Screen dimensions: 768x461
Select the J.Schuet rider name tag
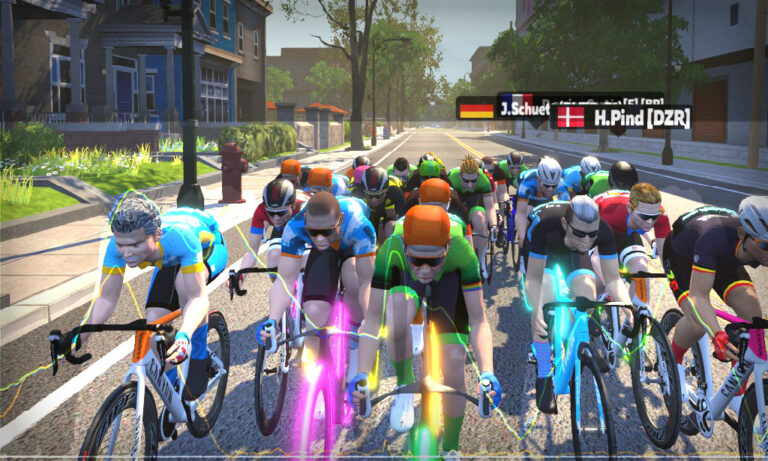(505, 108)
